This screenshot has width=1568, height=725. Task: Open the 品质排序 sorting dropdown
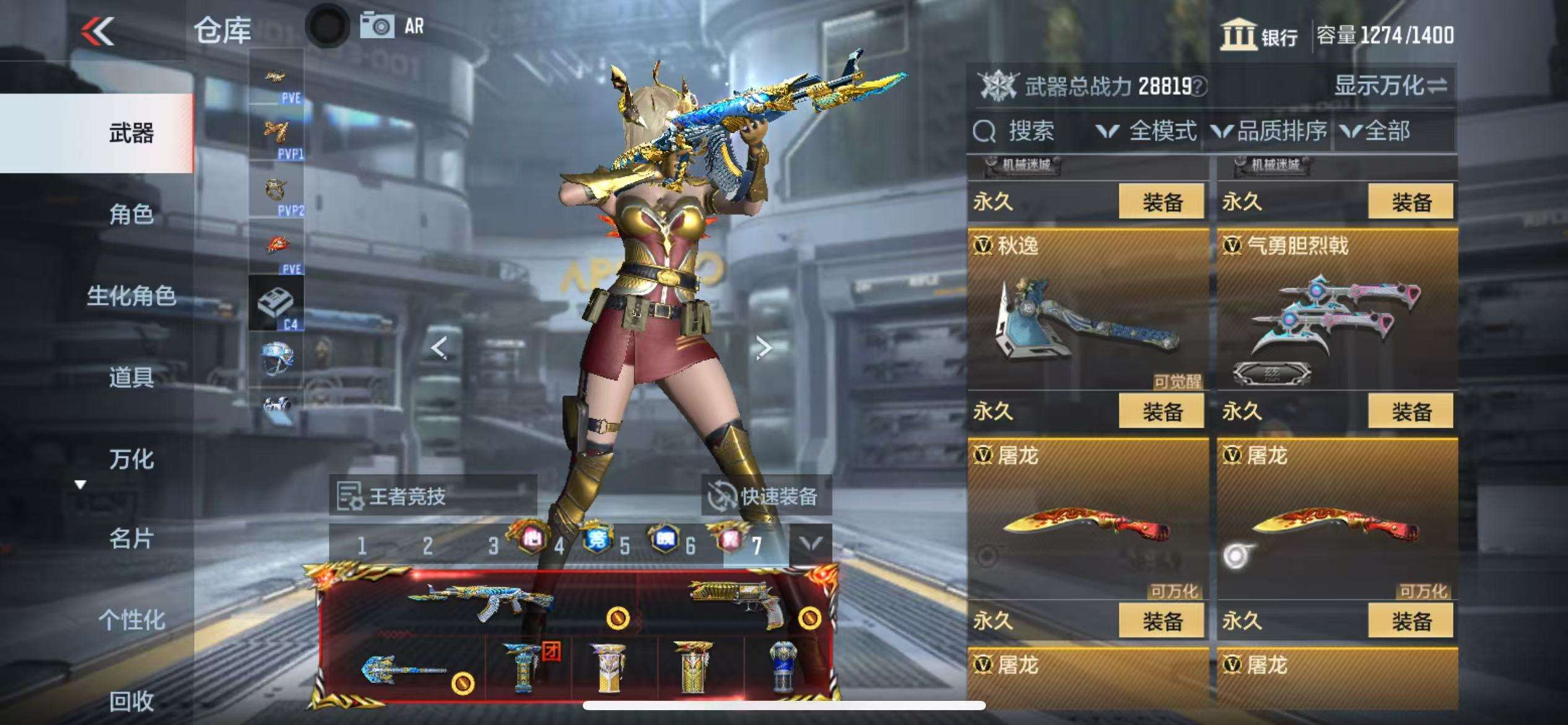pyautogui.click(x=1270, y=131)
